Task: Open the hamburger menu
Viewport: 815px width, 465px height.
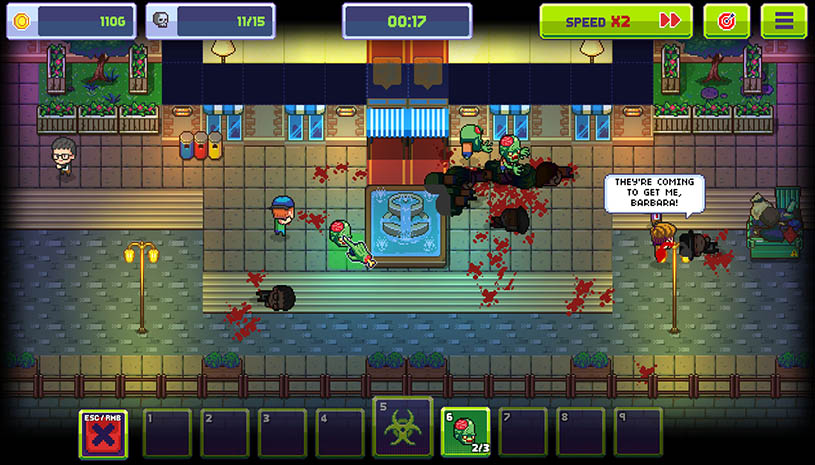Action: (783, 21)
